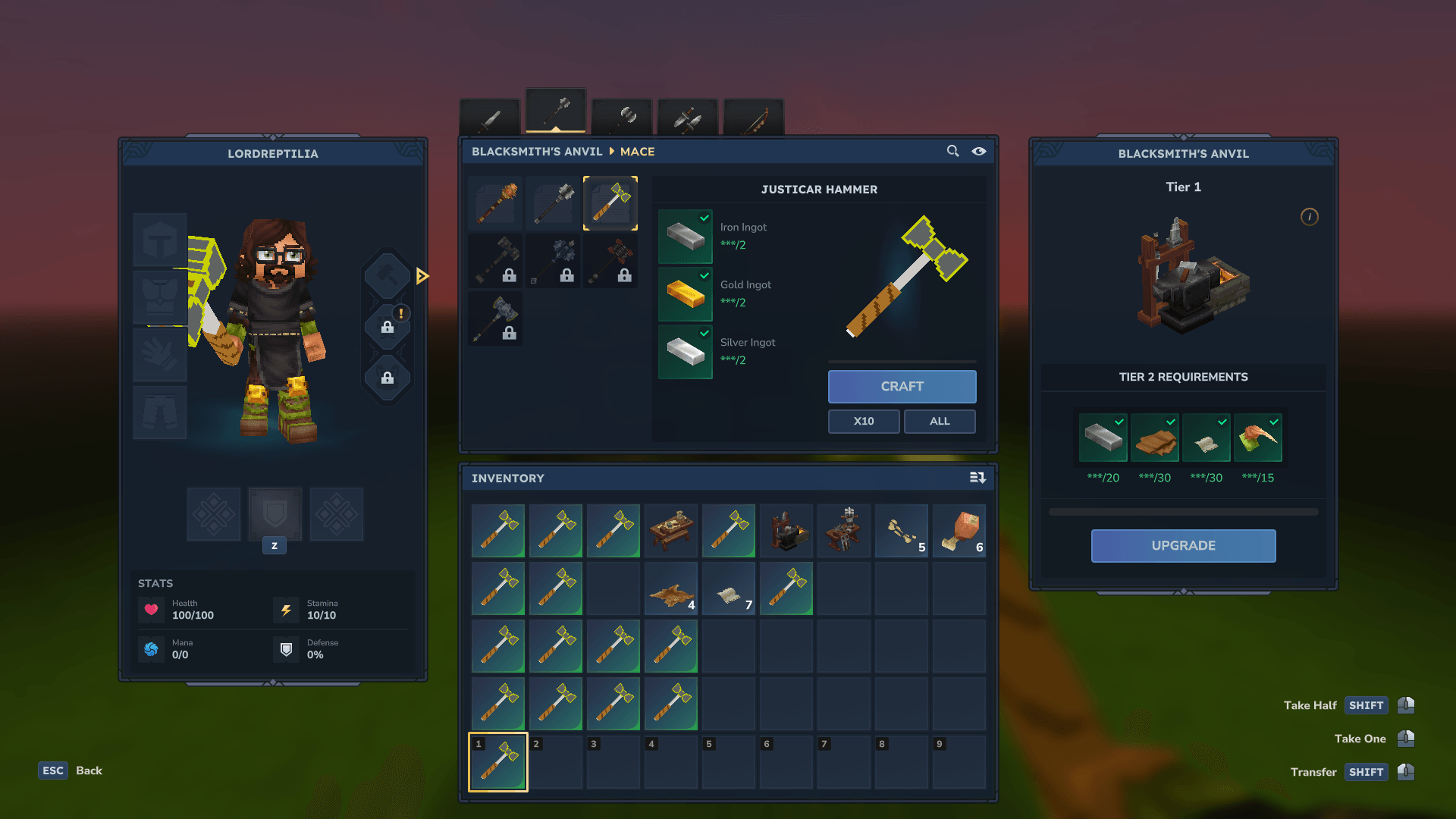1456x819 pixels.
Task: Open the sword crafting tab
Action: (x=490, y=118)
